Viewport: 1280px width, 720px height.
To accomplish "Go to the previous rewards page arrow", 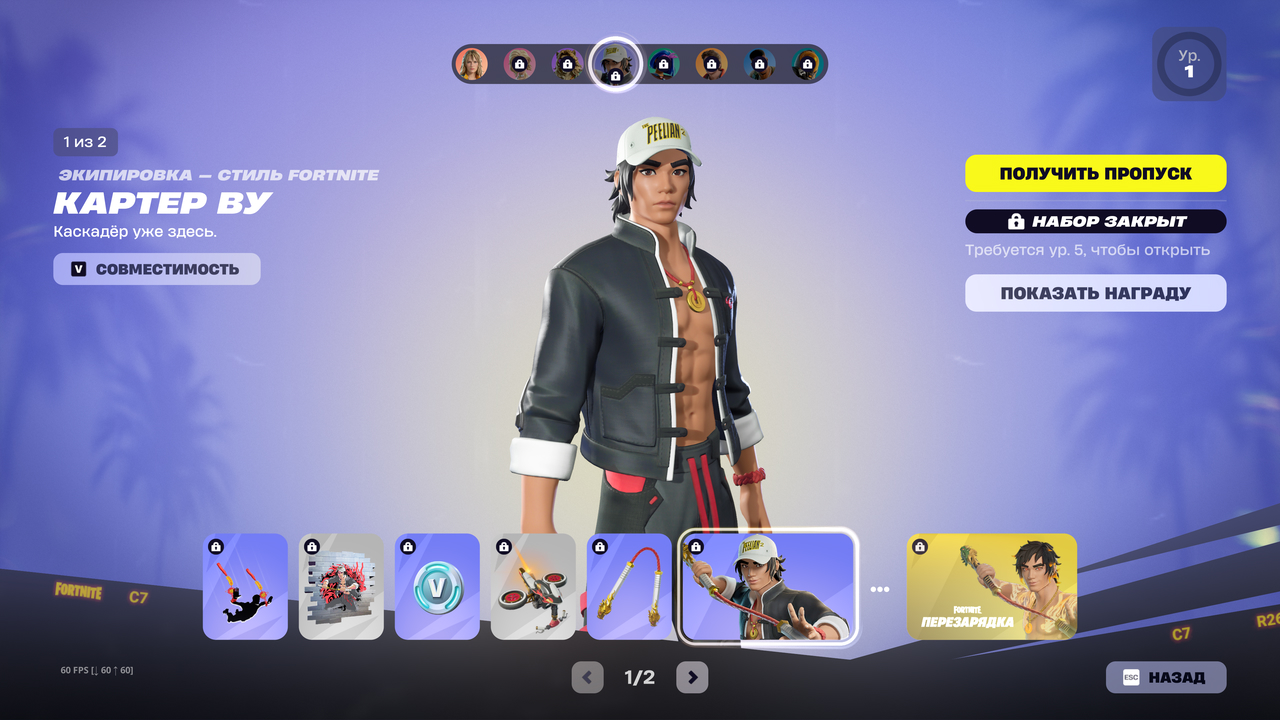I will [x=587, y=677].
